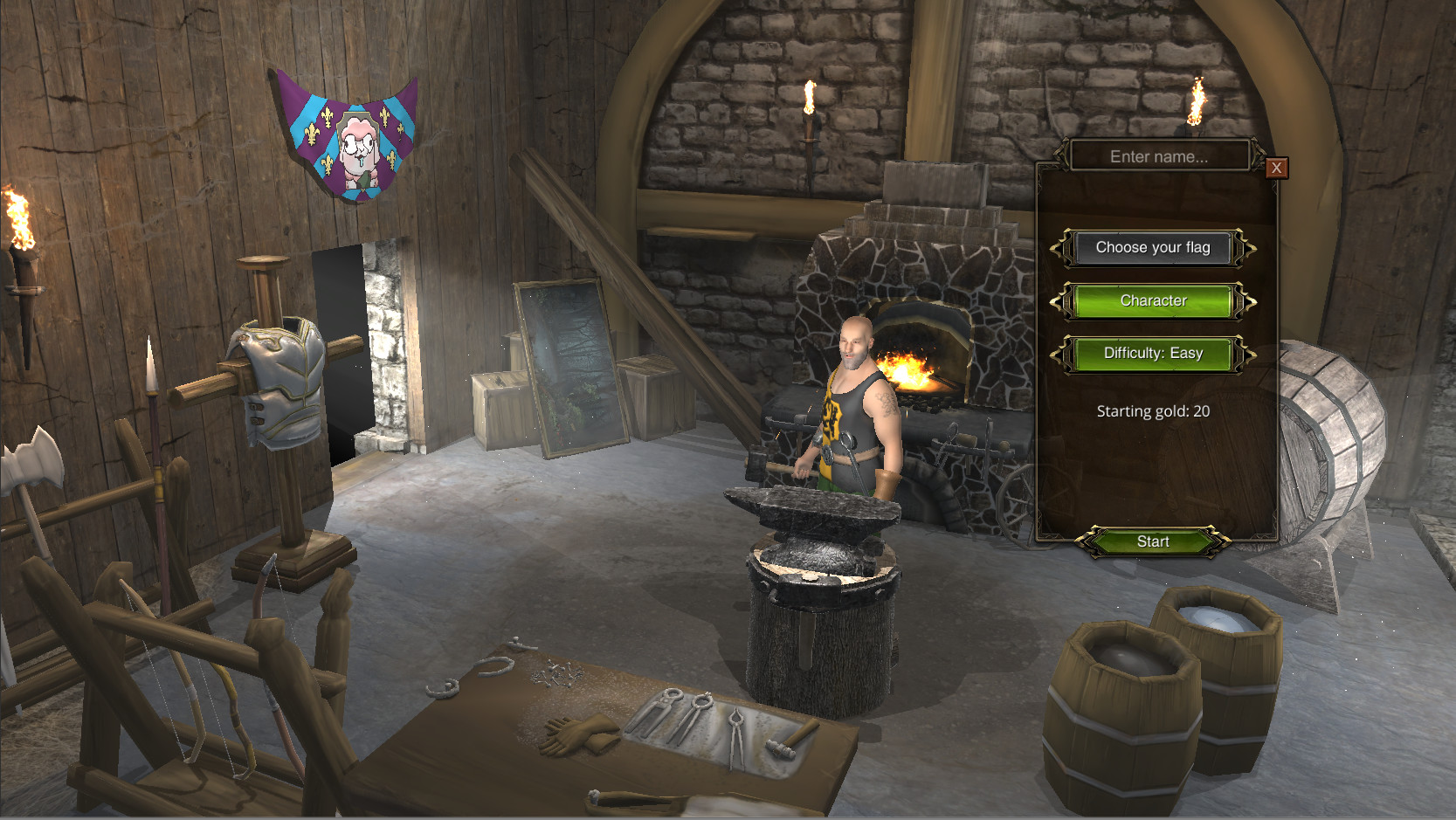Click the Starting gold: 20 label
The width and height of the screenshot is (1456, 820).
coord(1152,410)
